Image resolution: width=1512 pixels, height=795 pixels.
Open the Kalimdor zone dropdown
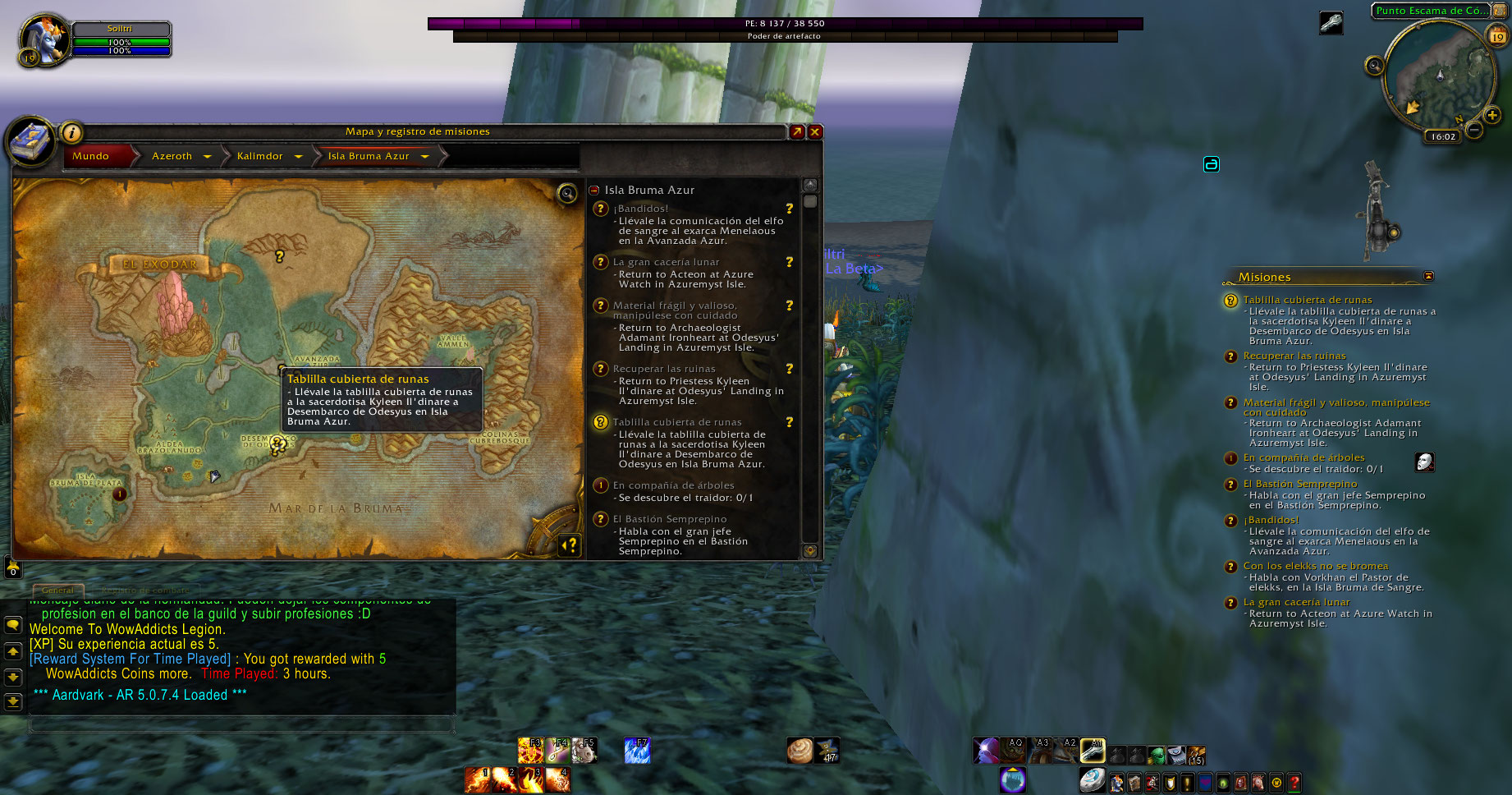(298, 156)
